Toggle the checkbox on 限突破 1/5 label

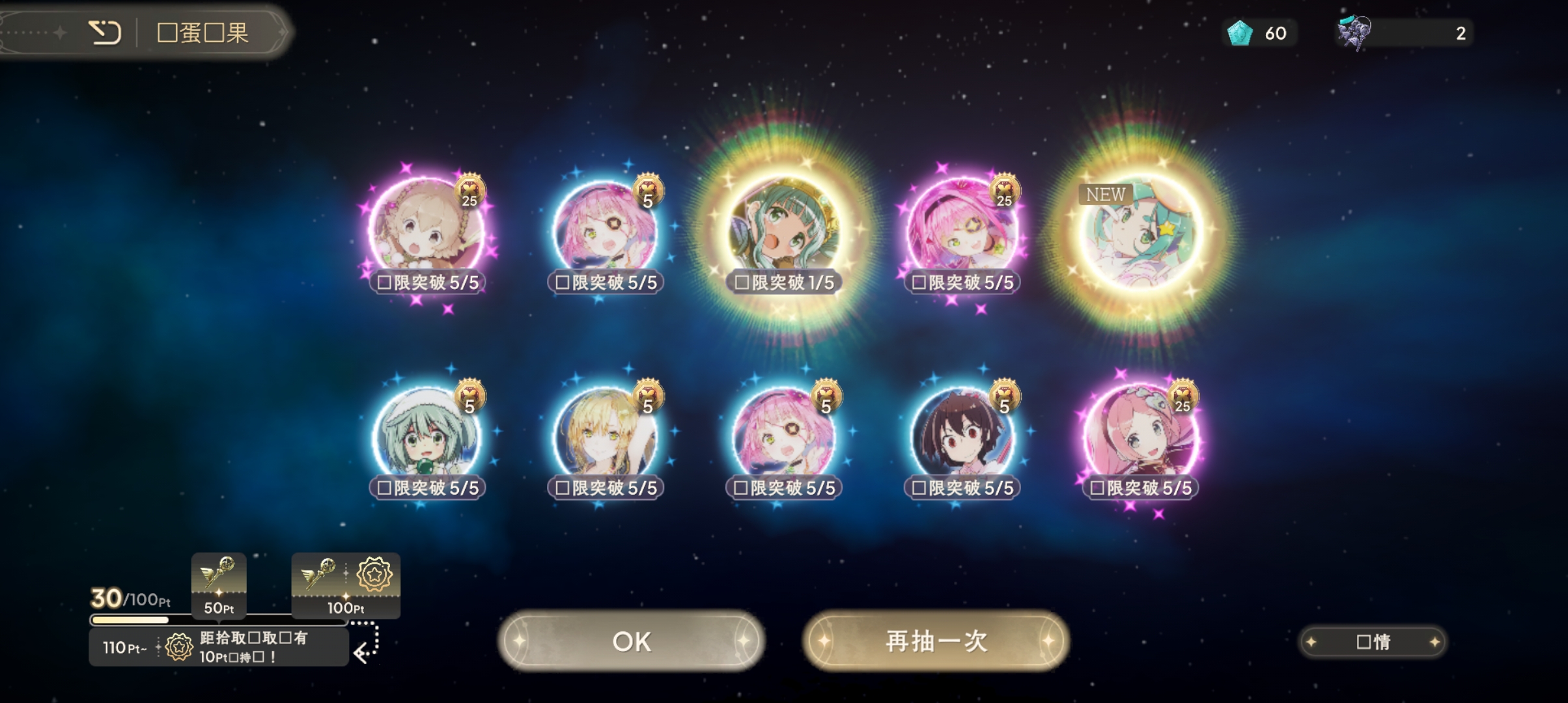740,282
